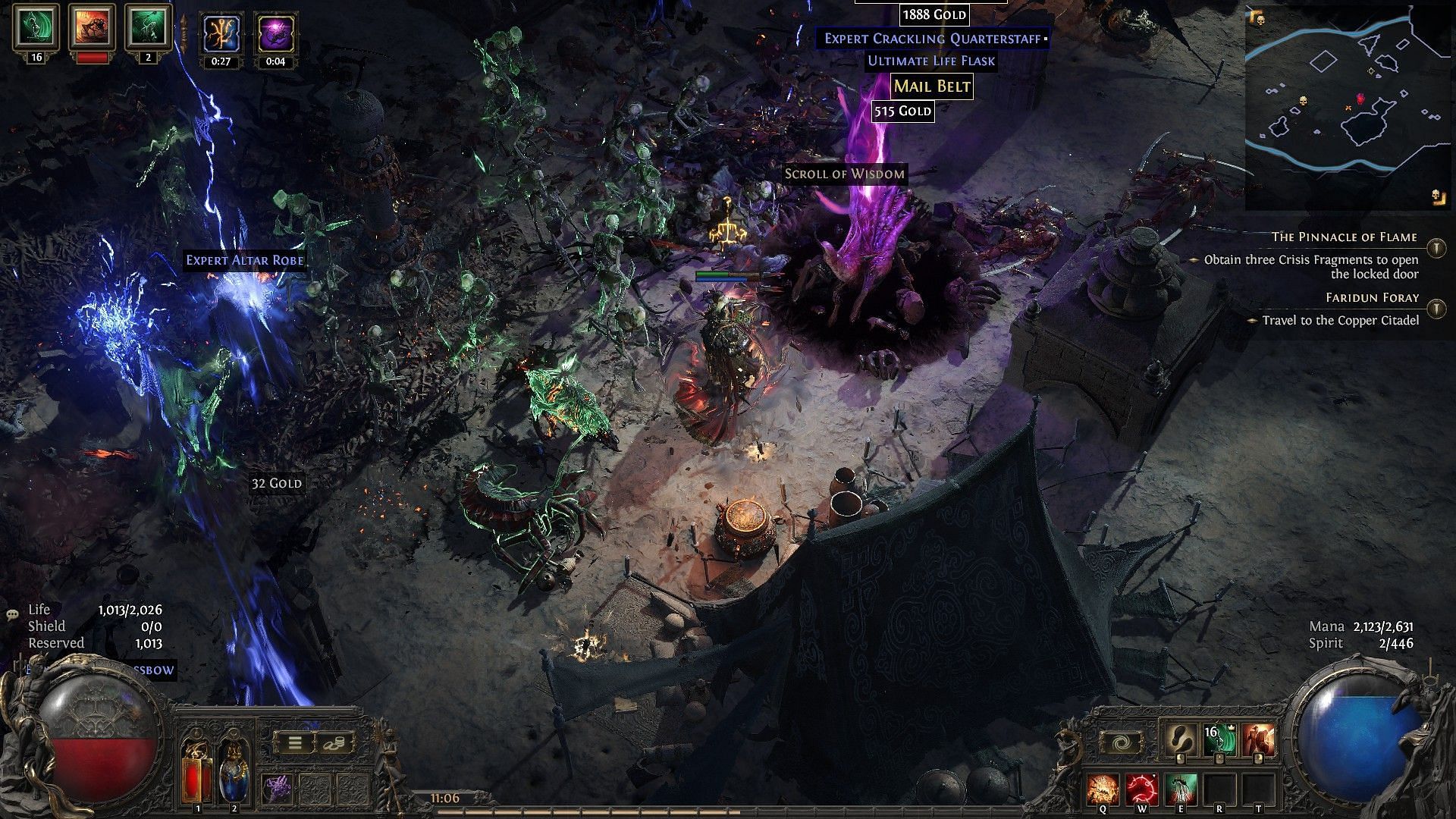Screen dimensions: 1456x819
Task: Select the purple charm slot
Action: (278, 789)
